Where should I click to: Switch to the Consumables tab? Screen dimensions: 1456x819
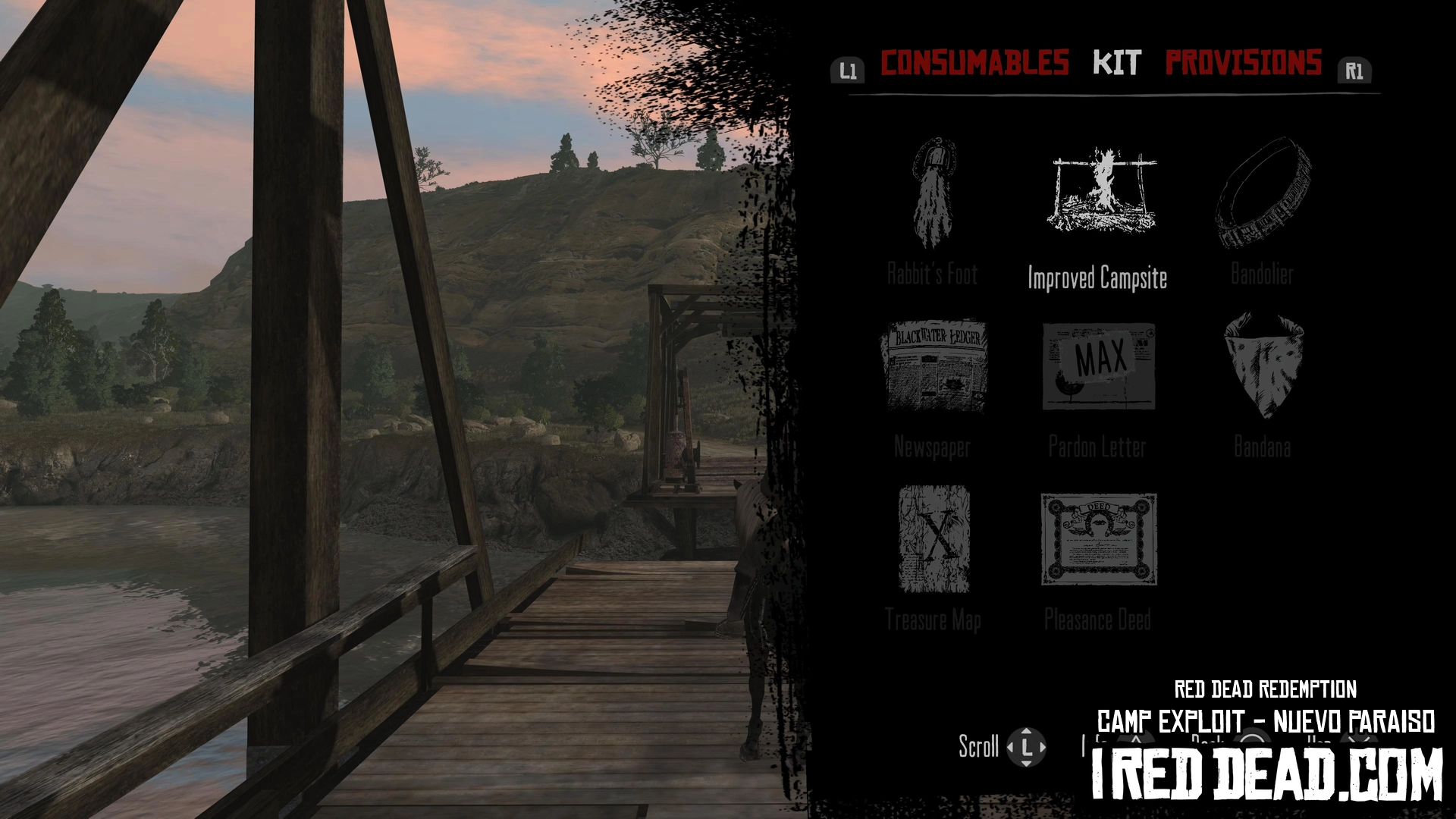tap(974, 63)
